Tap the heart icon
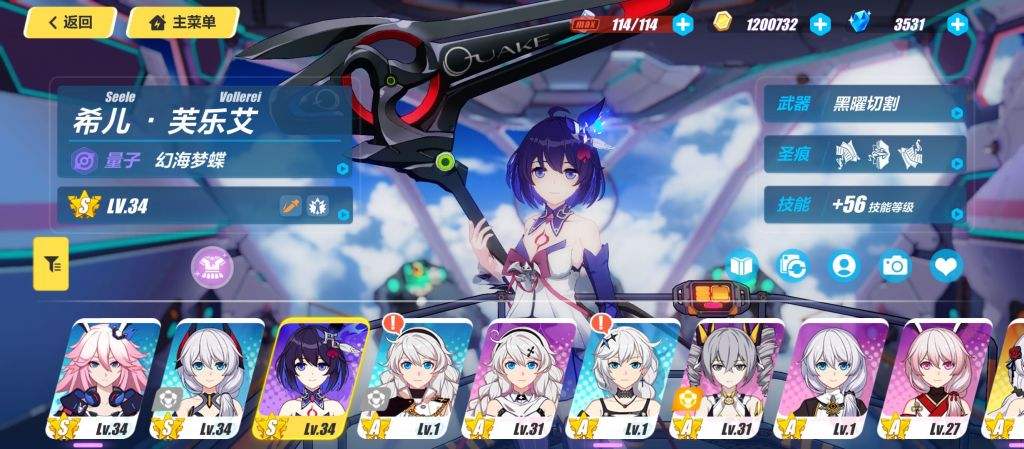 coord(946,265)
